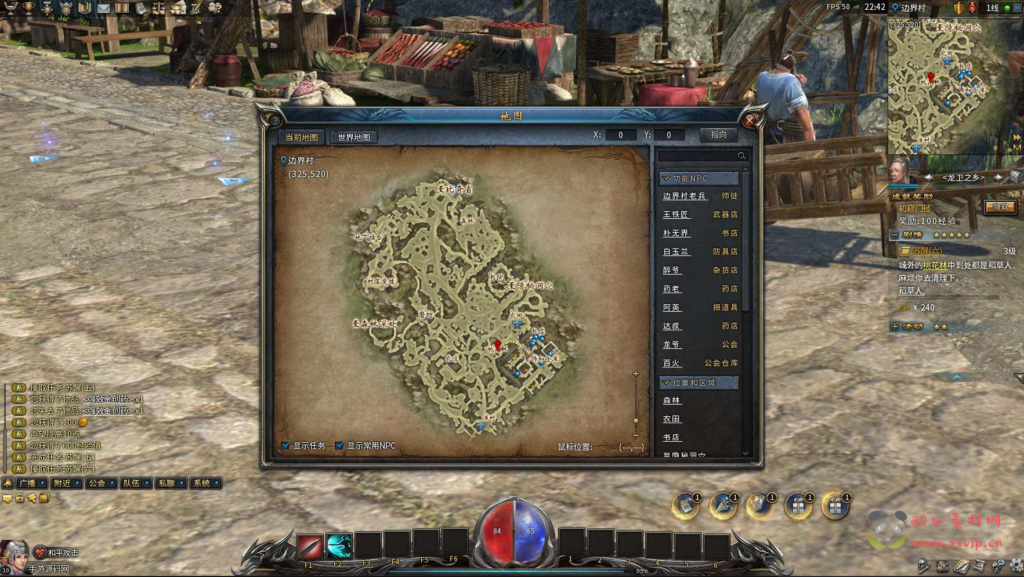Toggle the 显示常用NPC checkbox
The image size is (1024, 577).
(340, 446)
